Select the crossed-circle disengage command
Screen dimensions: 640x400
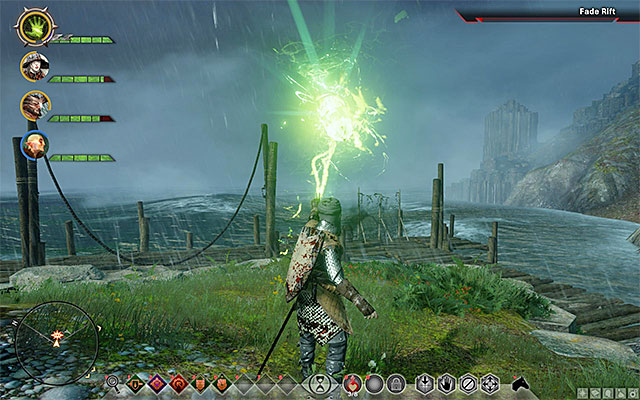click(469, 382)
